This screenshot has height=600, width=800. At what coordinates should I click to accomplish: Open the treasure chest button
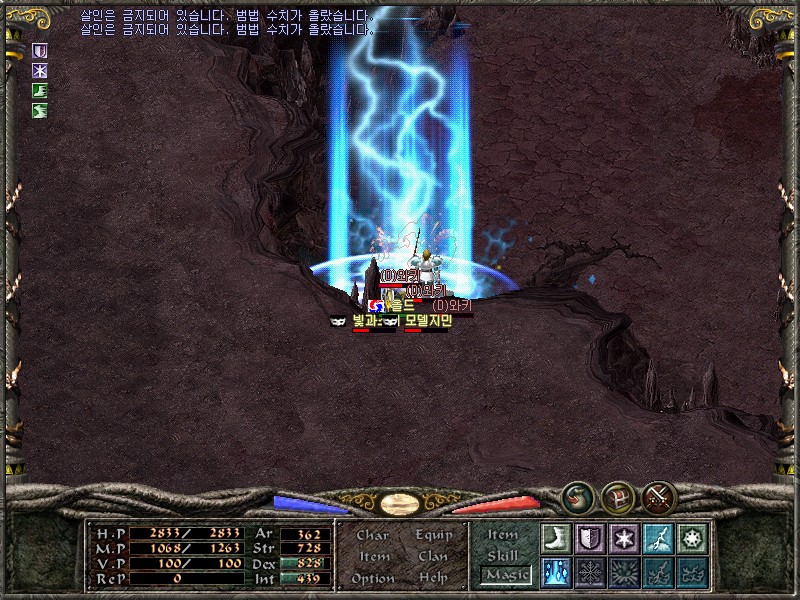617,495
